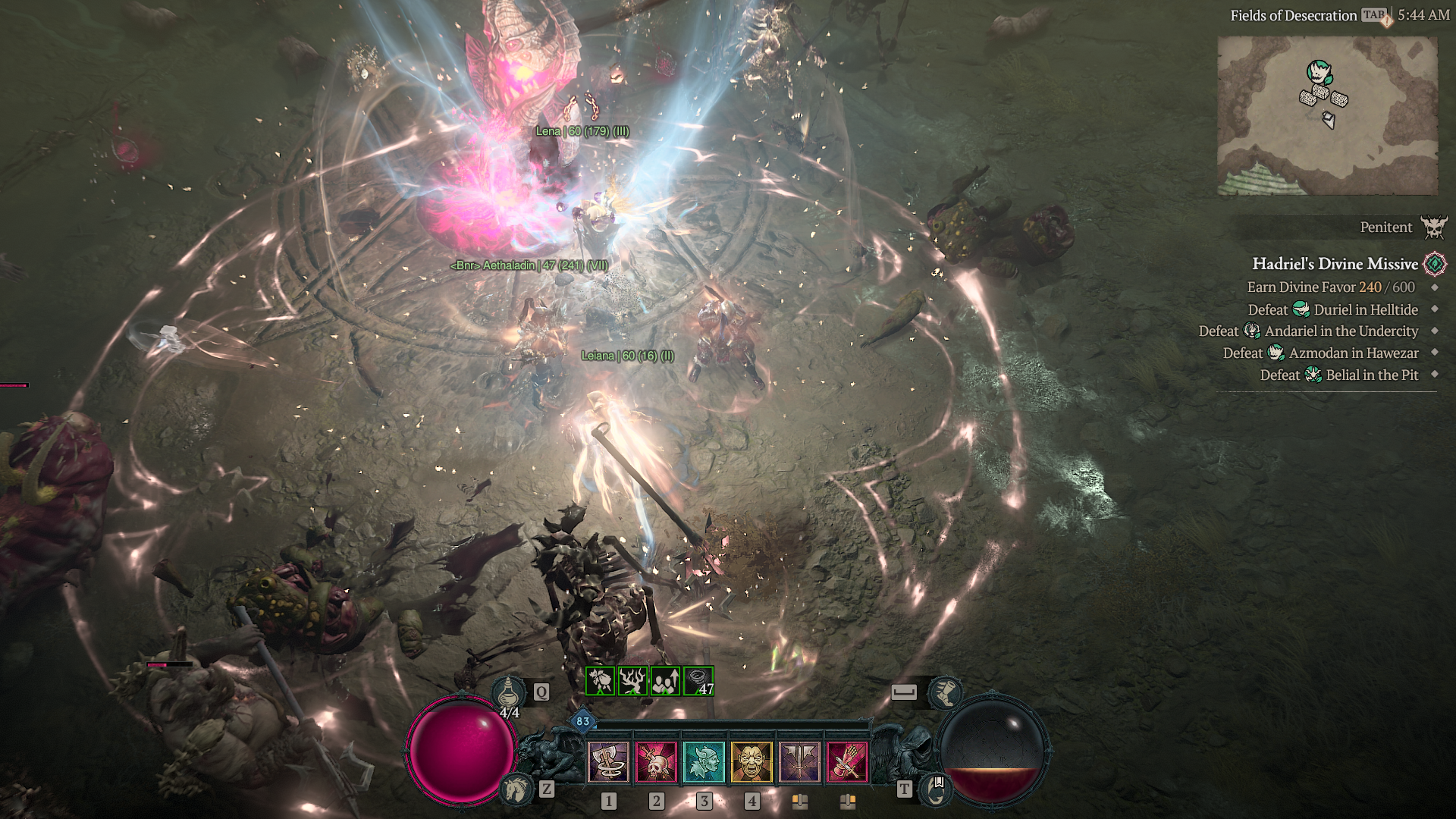Image resolution: width=1456 pixels, height=819 pixels.
Task: Cast the yellow screaming face skill
Action: [x=752, y=761]
